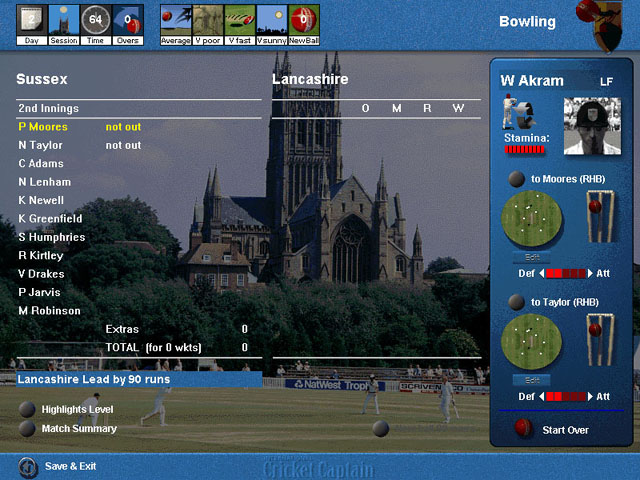
Task: Show the Match Summary
Action: 27,429
